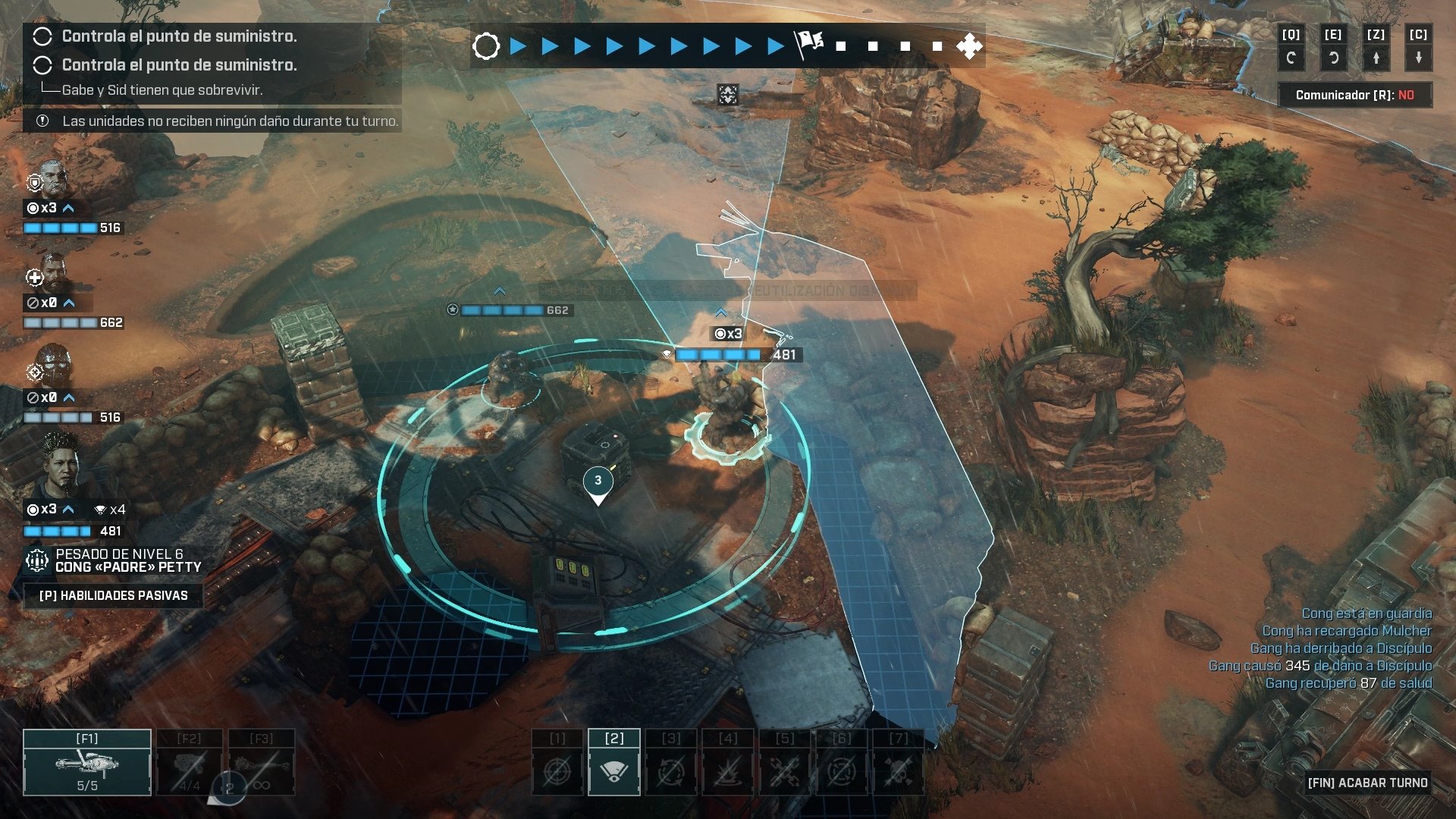The width and height of the screenshot is (1456, 819).
Task: Expand the chevron above the 662 health bar
Action: (x=499, y=289)
